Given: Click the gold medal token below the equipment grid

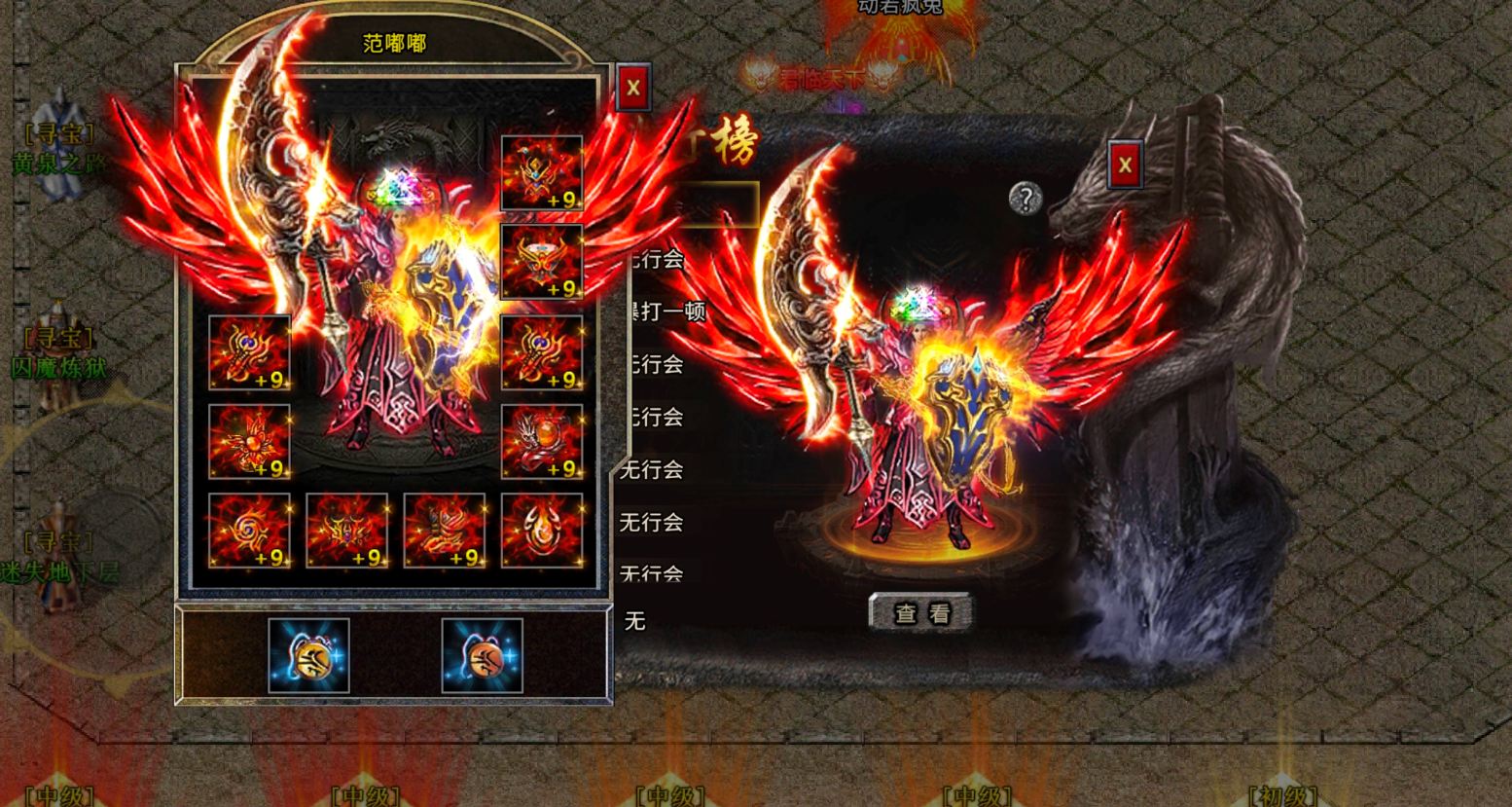Looking at the screenshot, I should (x=309, y=656).
